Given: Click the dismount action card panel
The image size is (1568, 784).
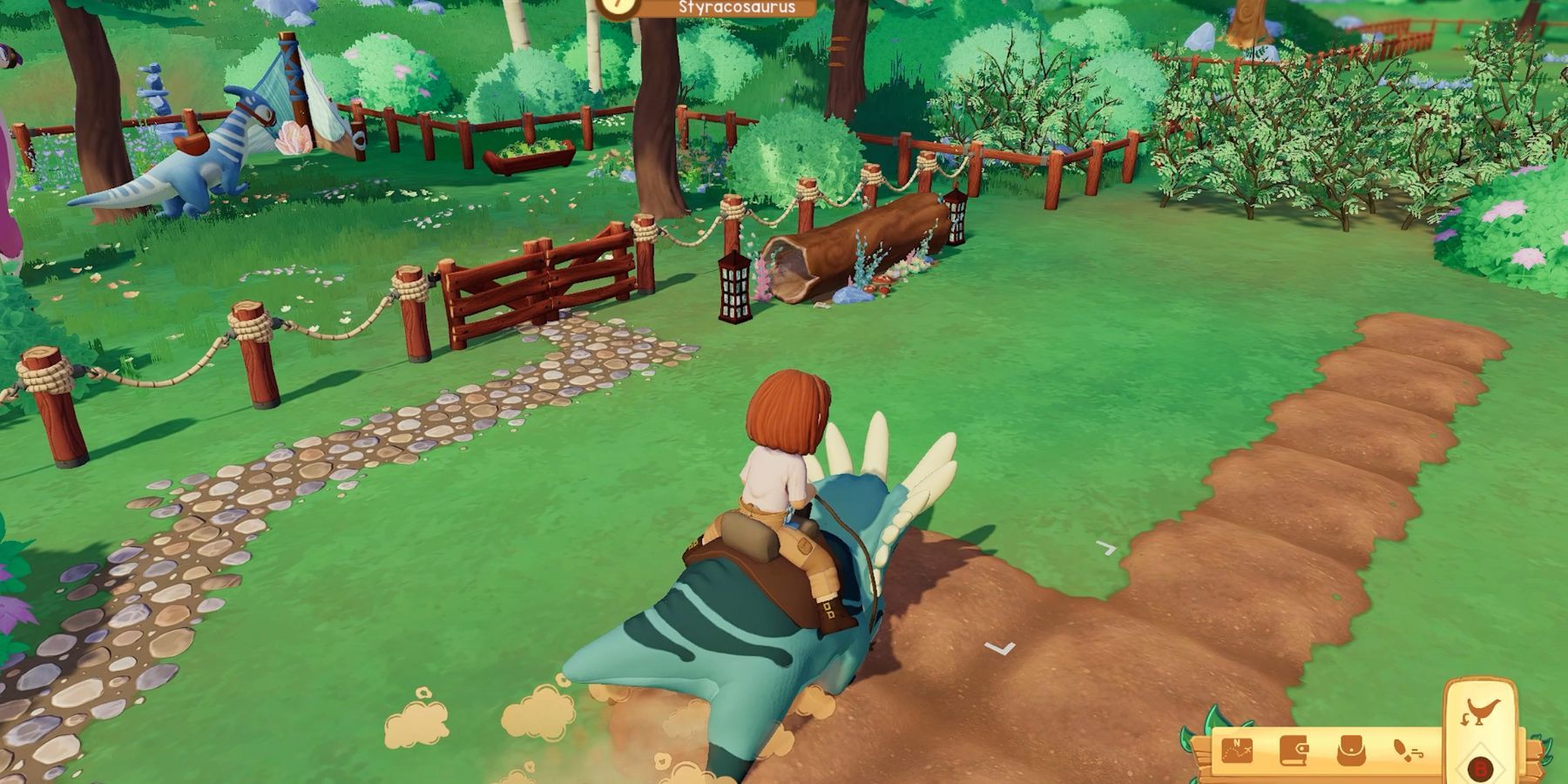Looking at the screenshot, I should 1481,732.
